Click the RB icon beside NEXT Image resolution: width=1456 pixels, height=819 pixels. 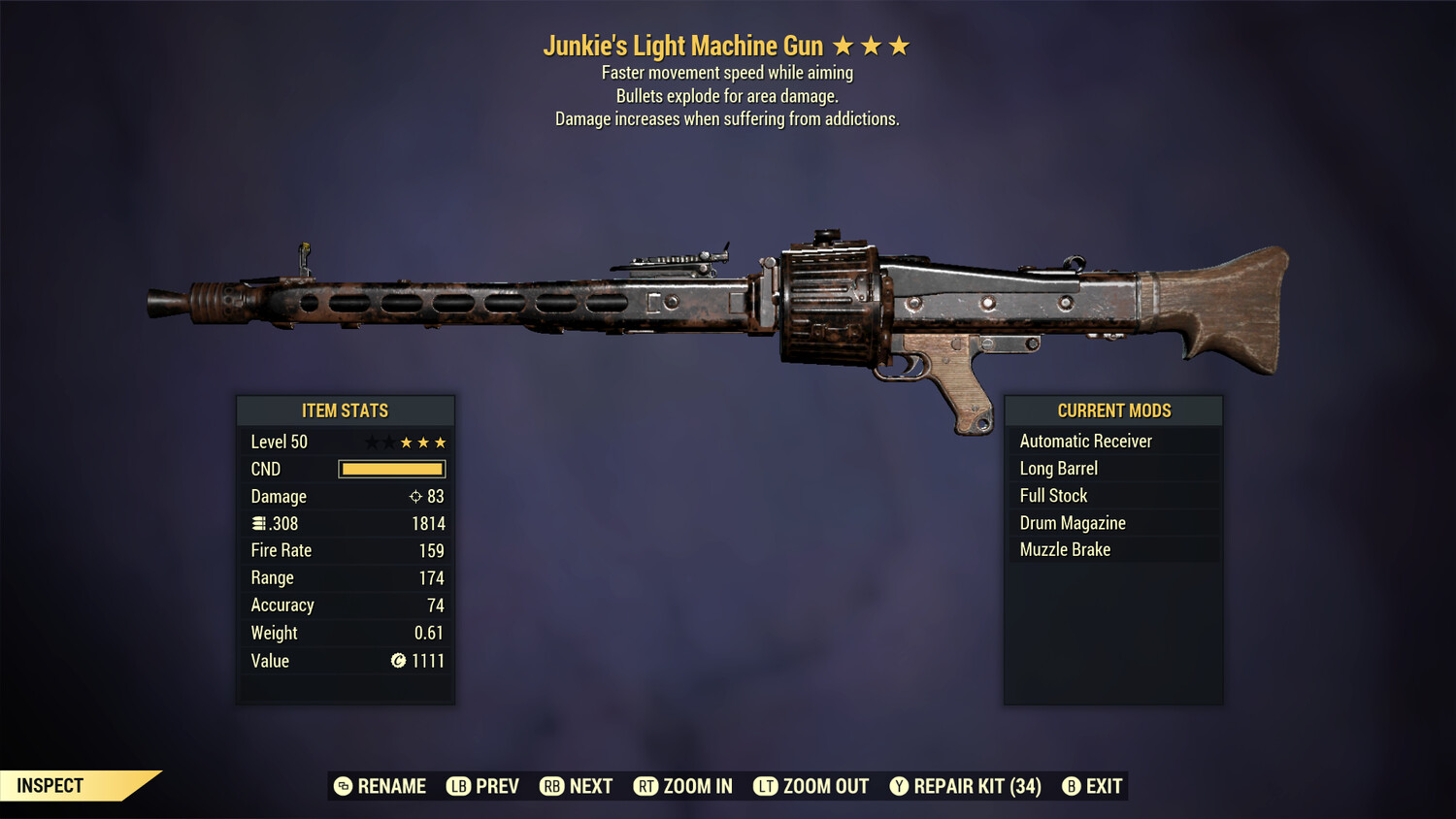coord(551,786)
